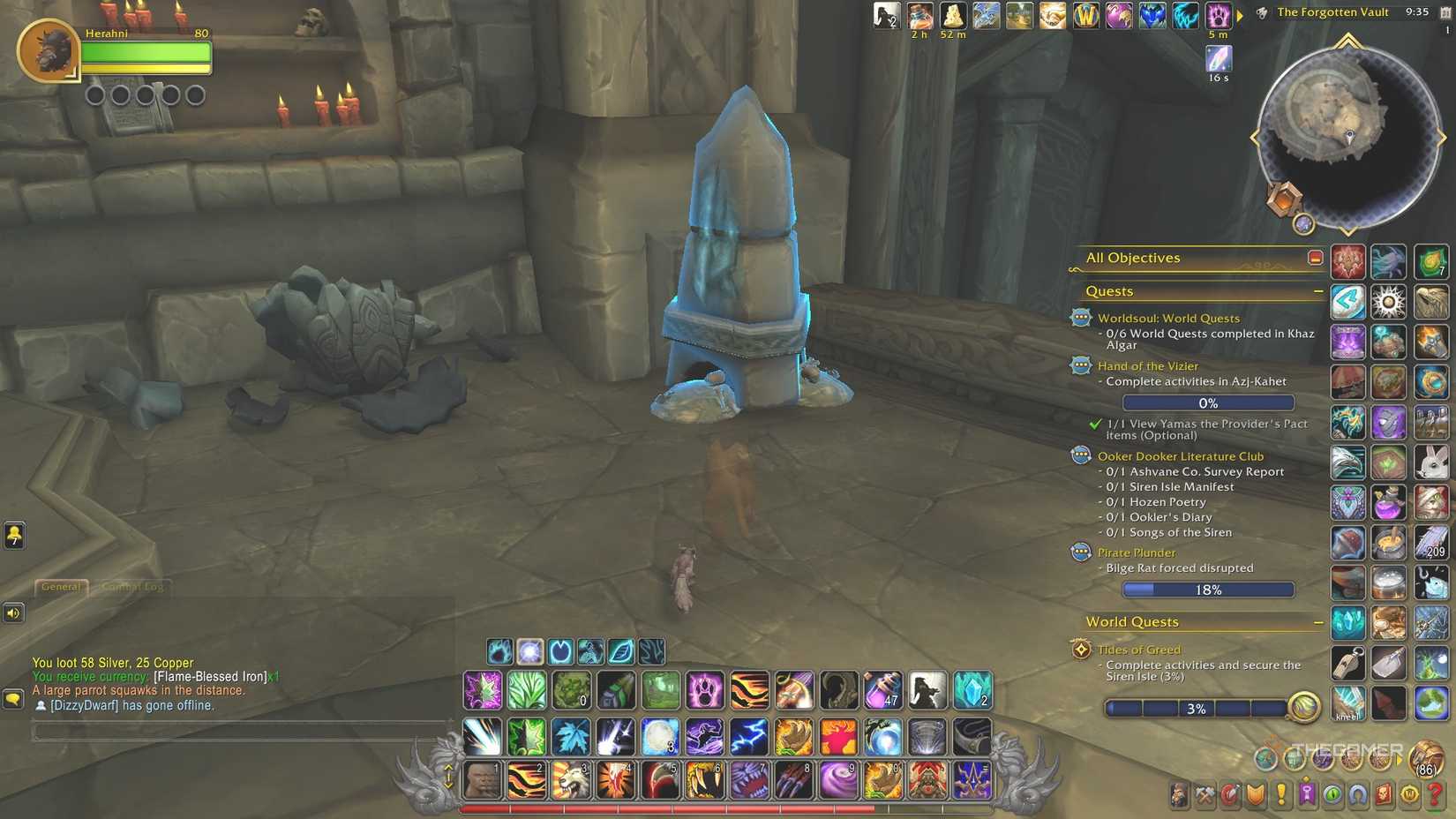Screen dimensions: 1456x819
Task: Collapse the All Objectives tracker
Action: pyautogui.click(x=1314, y=257)
